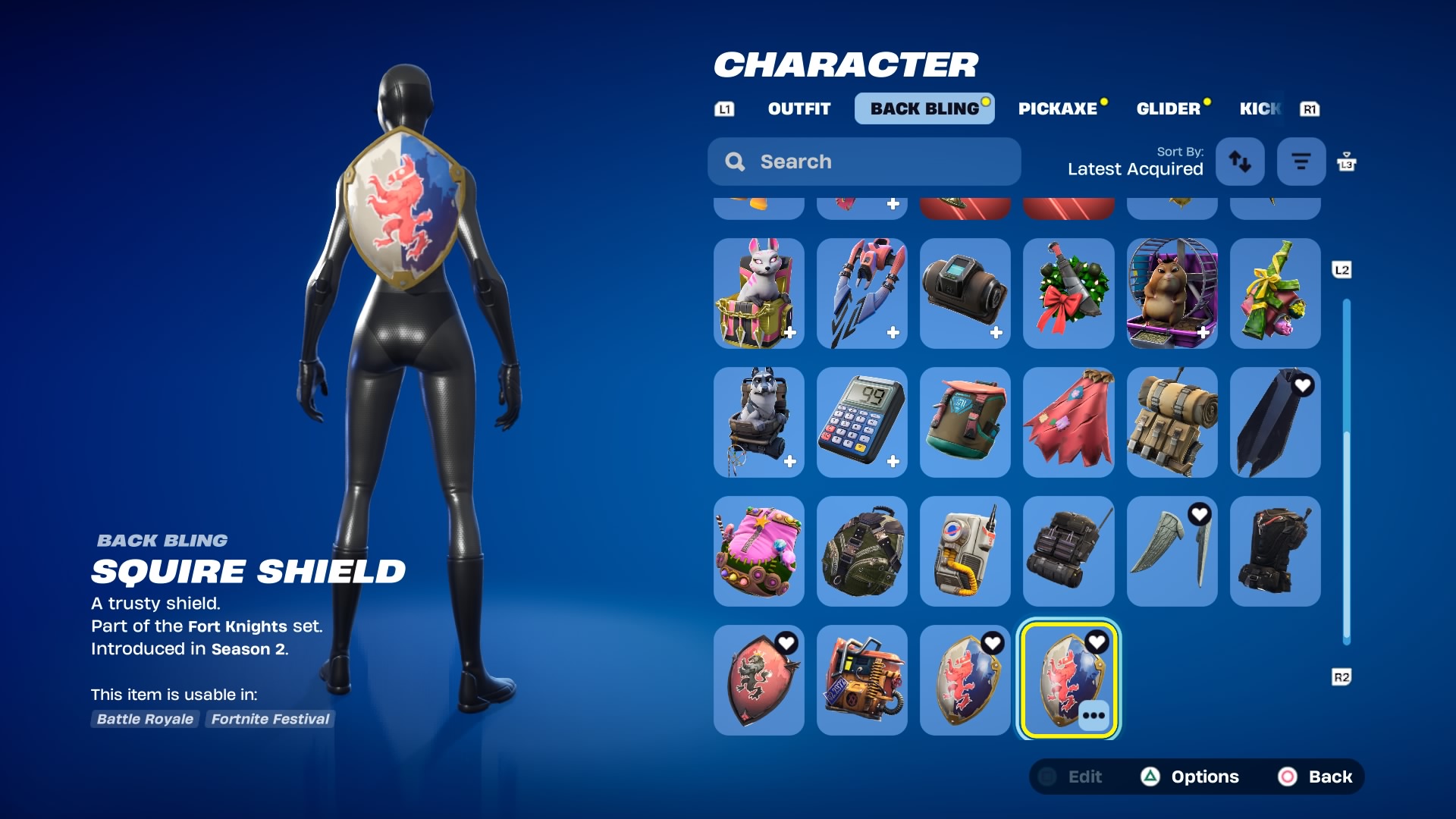This screenshot has width=1456, height=819.
Task: Select the white cat in gift box back bling
Action: [x=758, y=293]
